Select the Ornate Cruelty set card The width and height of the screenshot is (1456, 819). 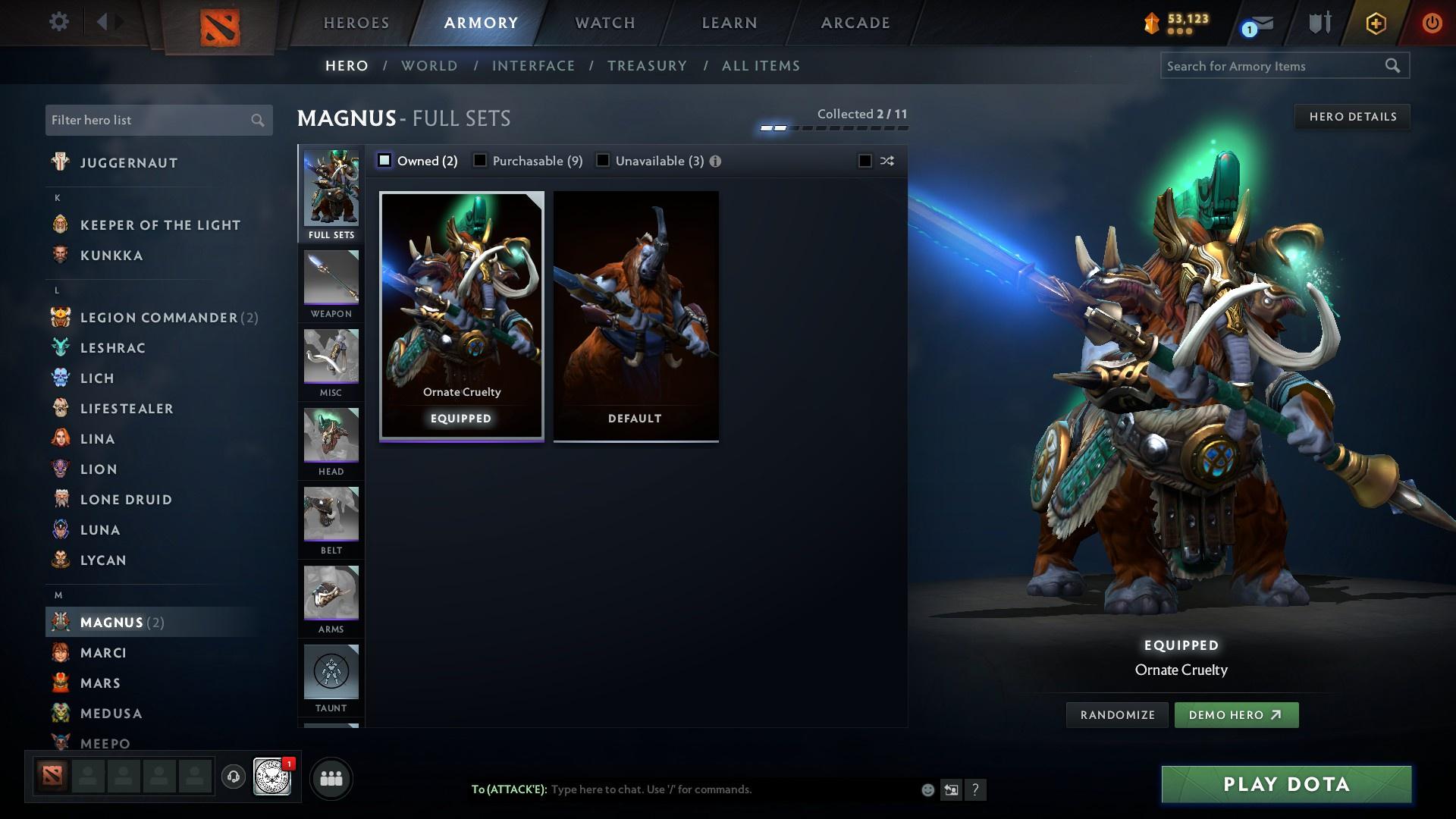click(x=461, y=315)
